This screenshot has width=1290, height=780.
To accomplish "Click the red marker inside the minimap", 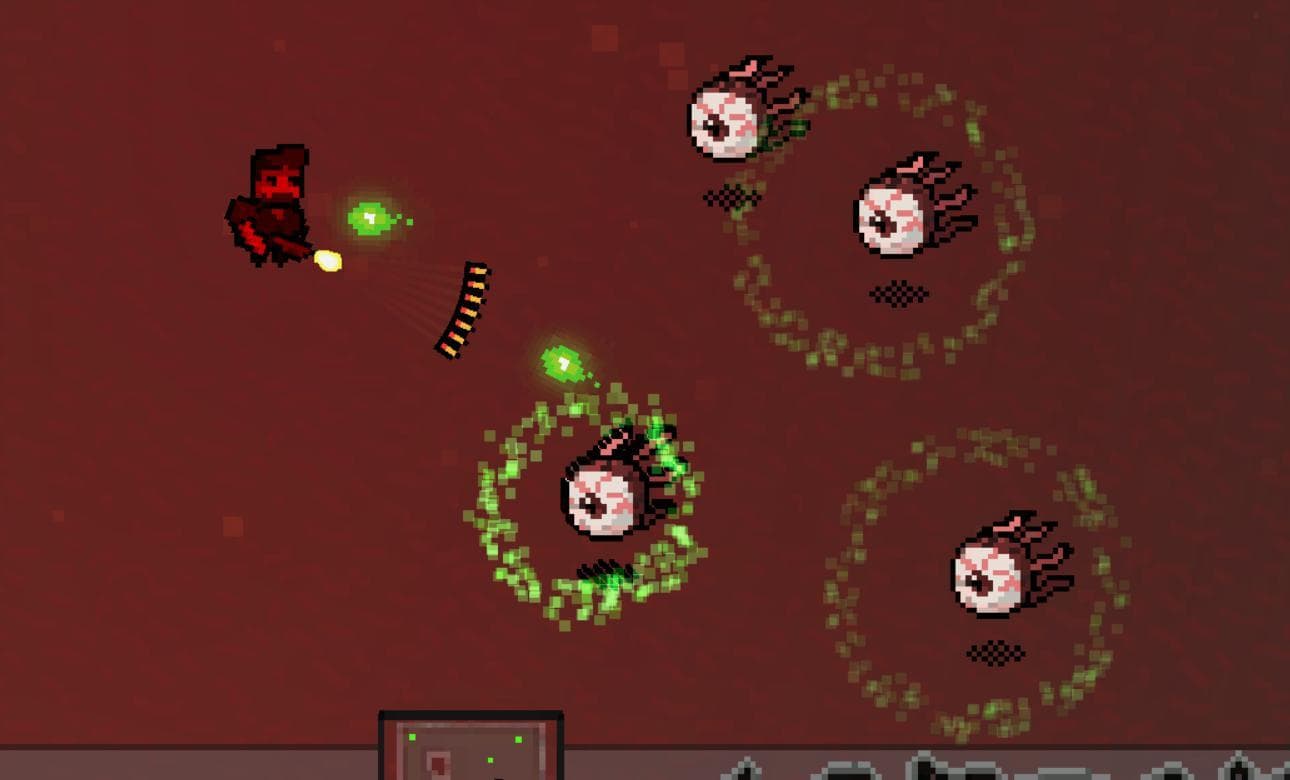I will tap(437, 766).
